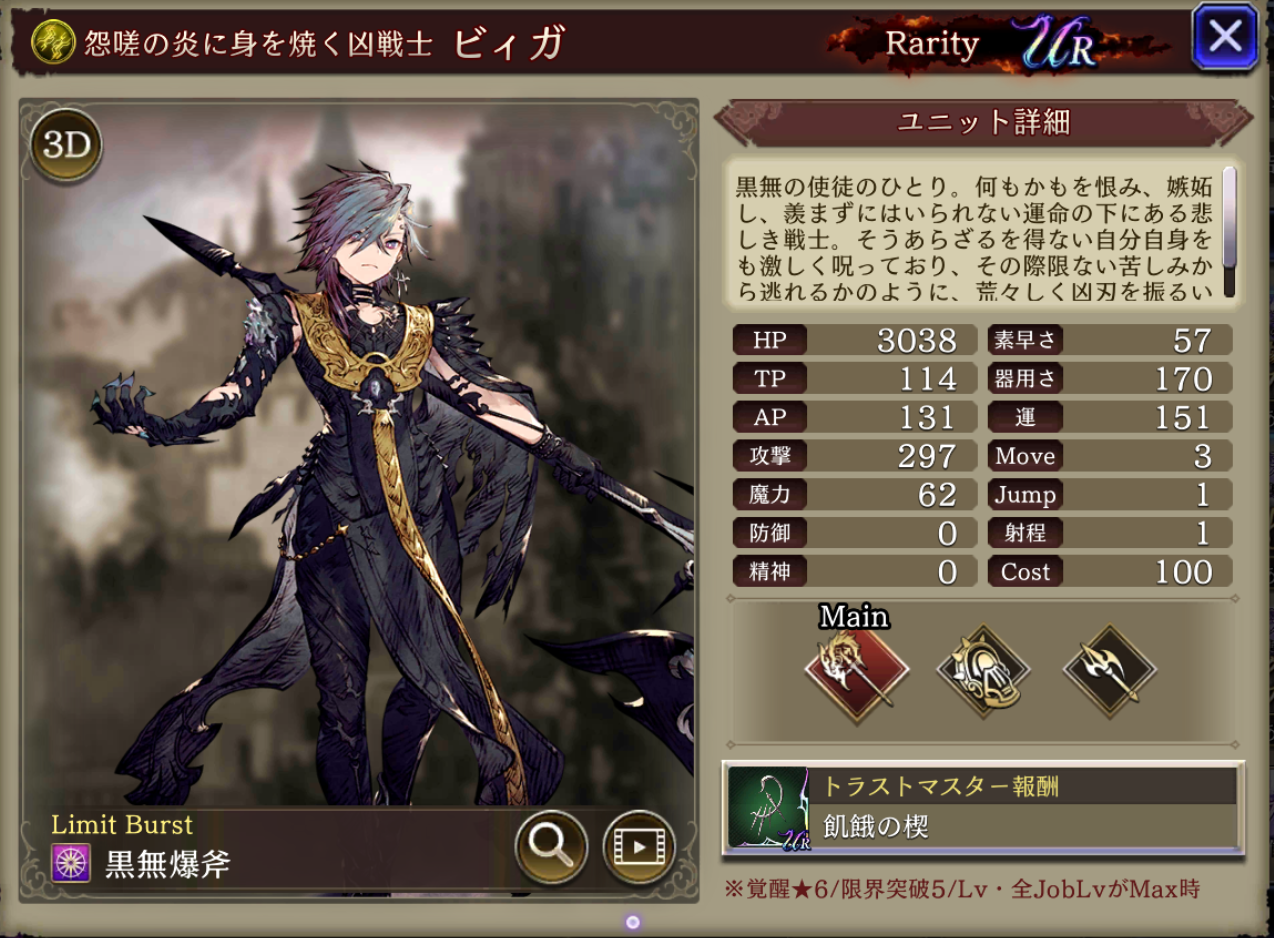Click the unit description scrollbar
The image size is (1274, 938).
click(1229, 233)
